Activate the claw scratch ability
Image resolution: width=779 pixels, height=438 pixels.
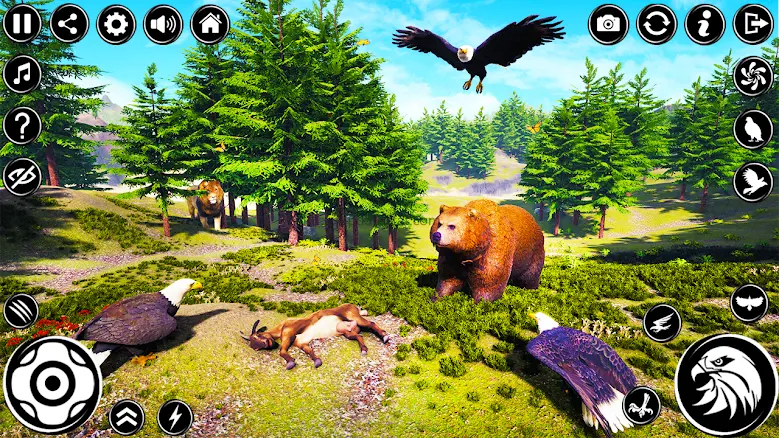(22, 310)
